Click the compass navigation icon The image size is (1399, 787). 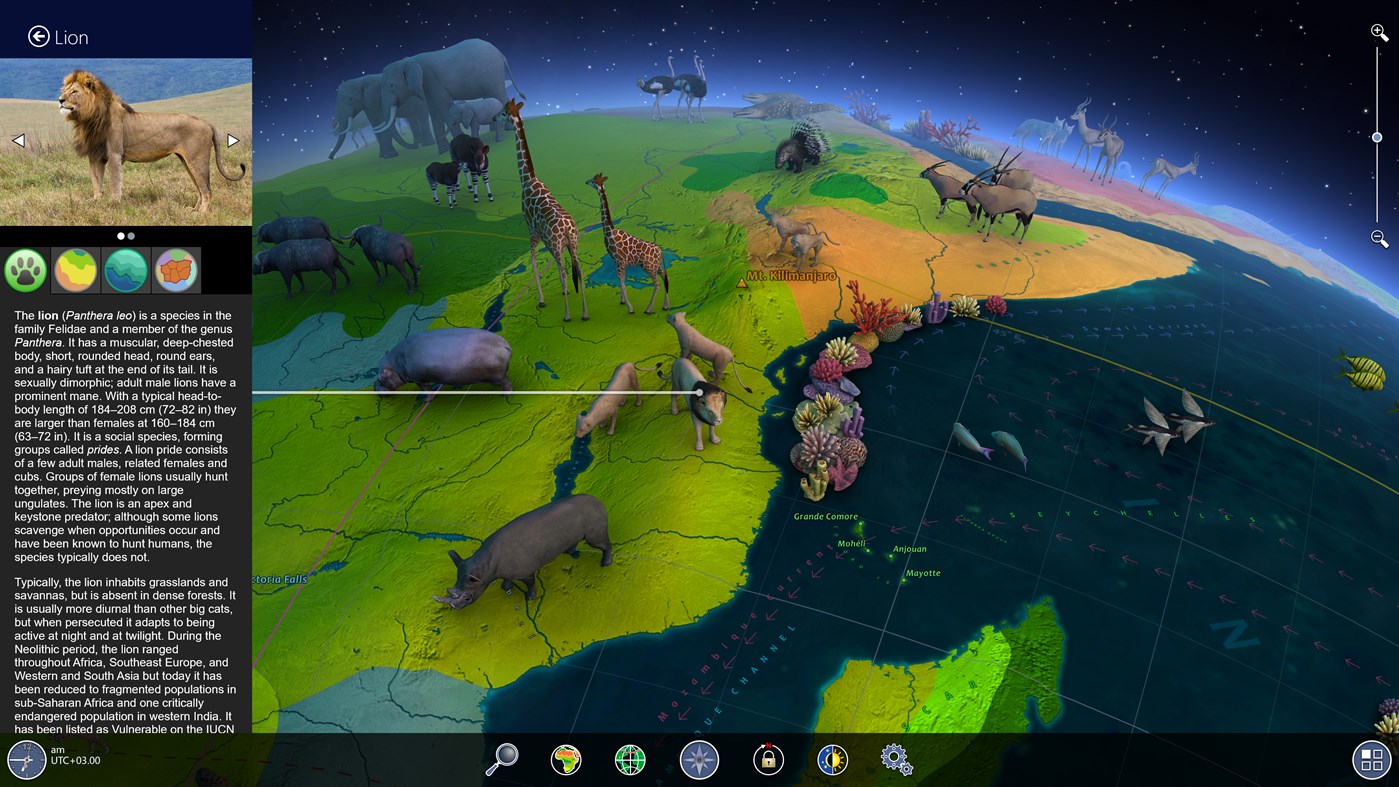[x=698, y=759]
